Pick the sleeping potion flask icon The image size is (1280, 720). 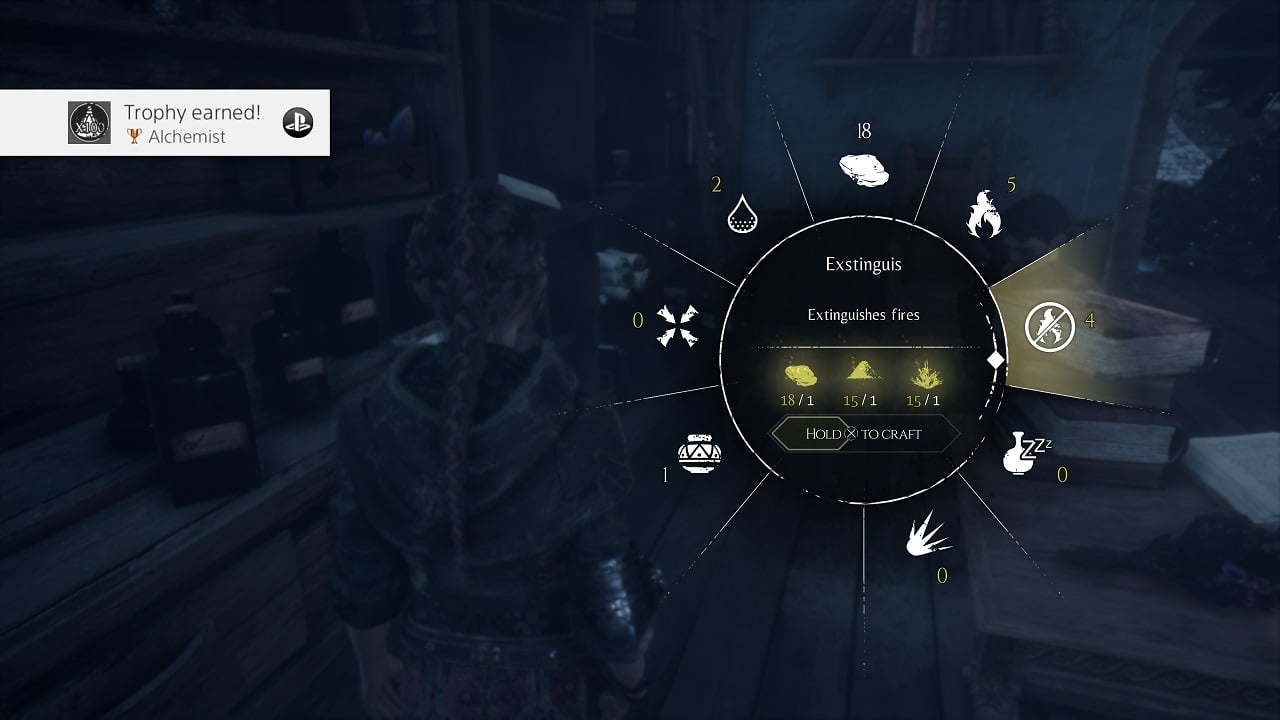pos(1025,453)
